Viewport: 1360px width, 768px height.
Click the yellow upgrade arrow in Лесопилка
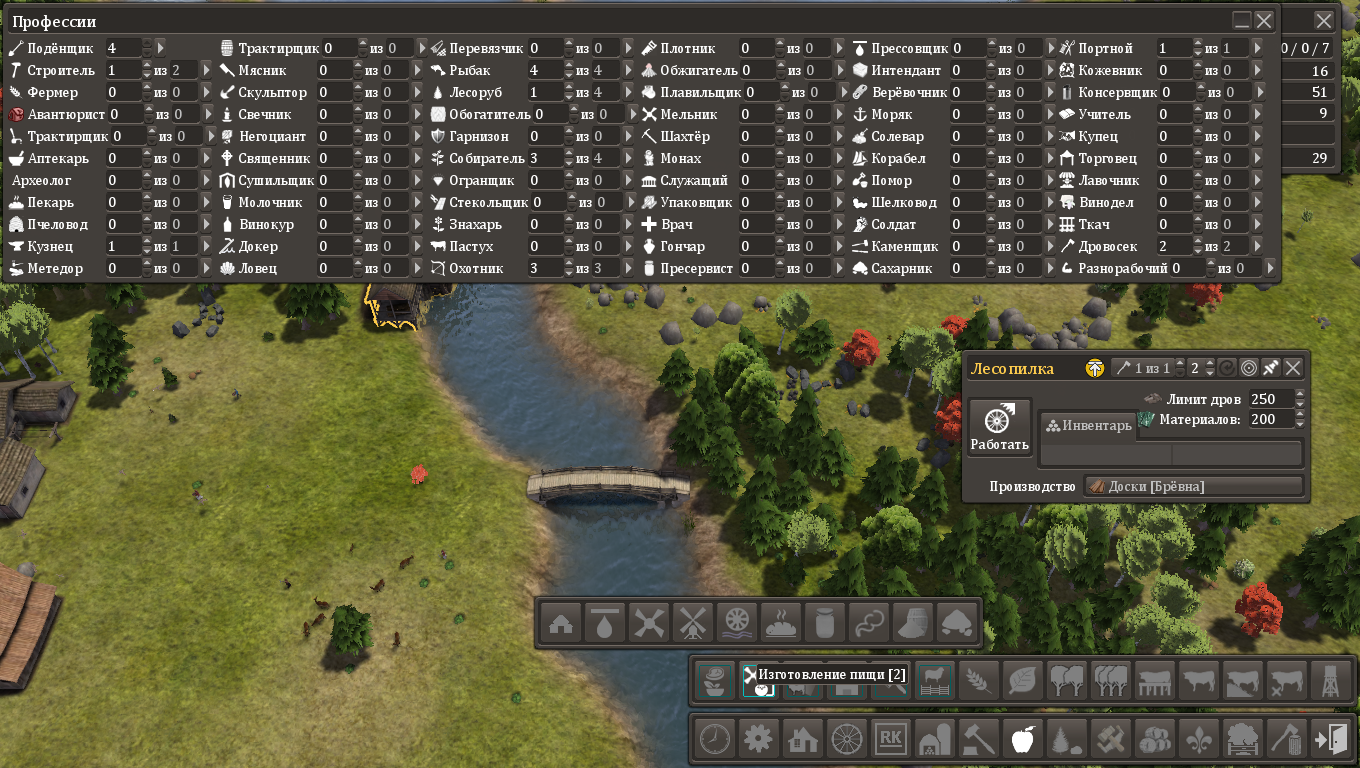(x=1095, y=368)
